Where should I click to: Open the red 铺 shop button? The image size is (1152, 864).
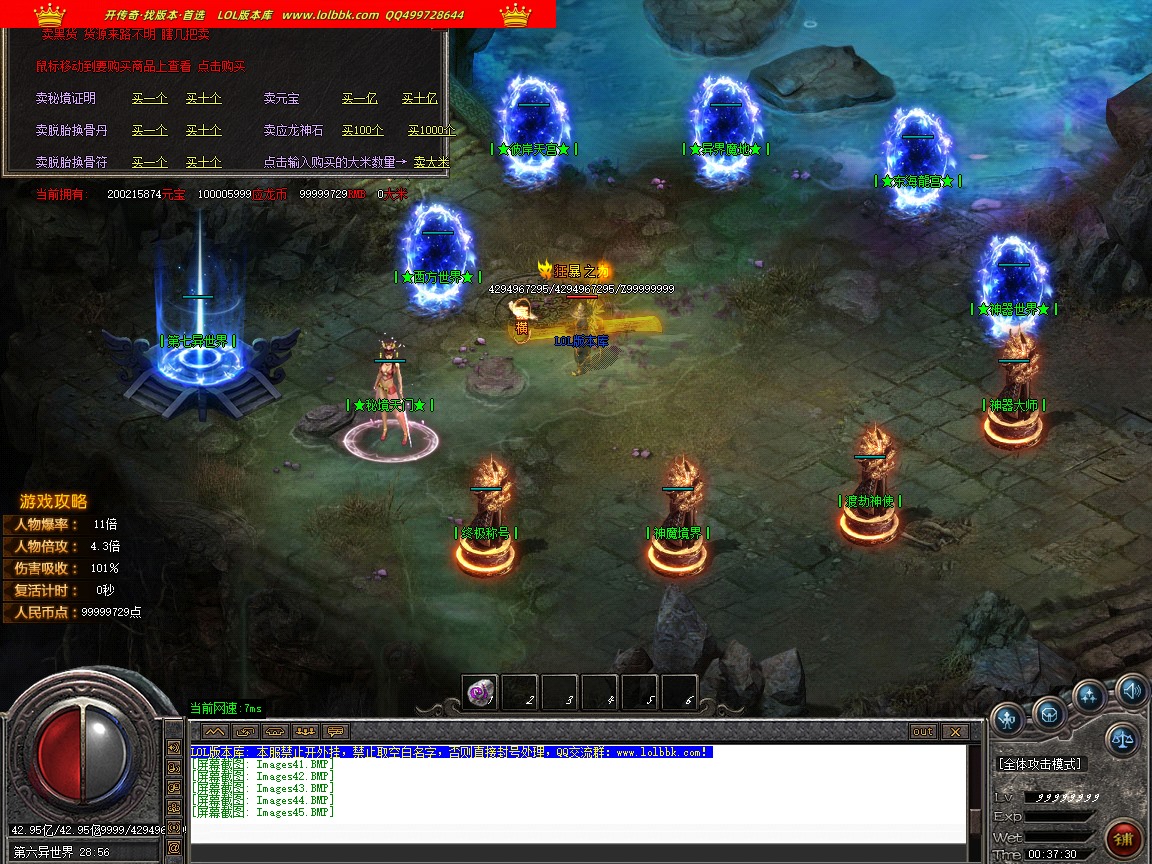1125,838
